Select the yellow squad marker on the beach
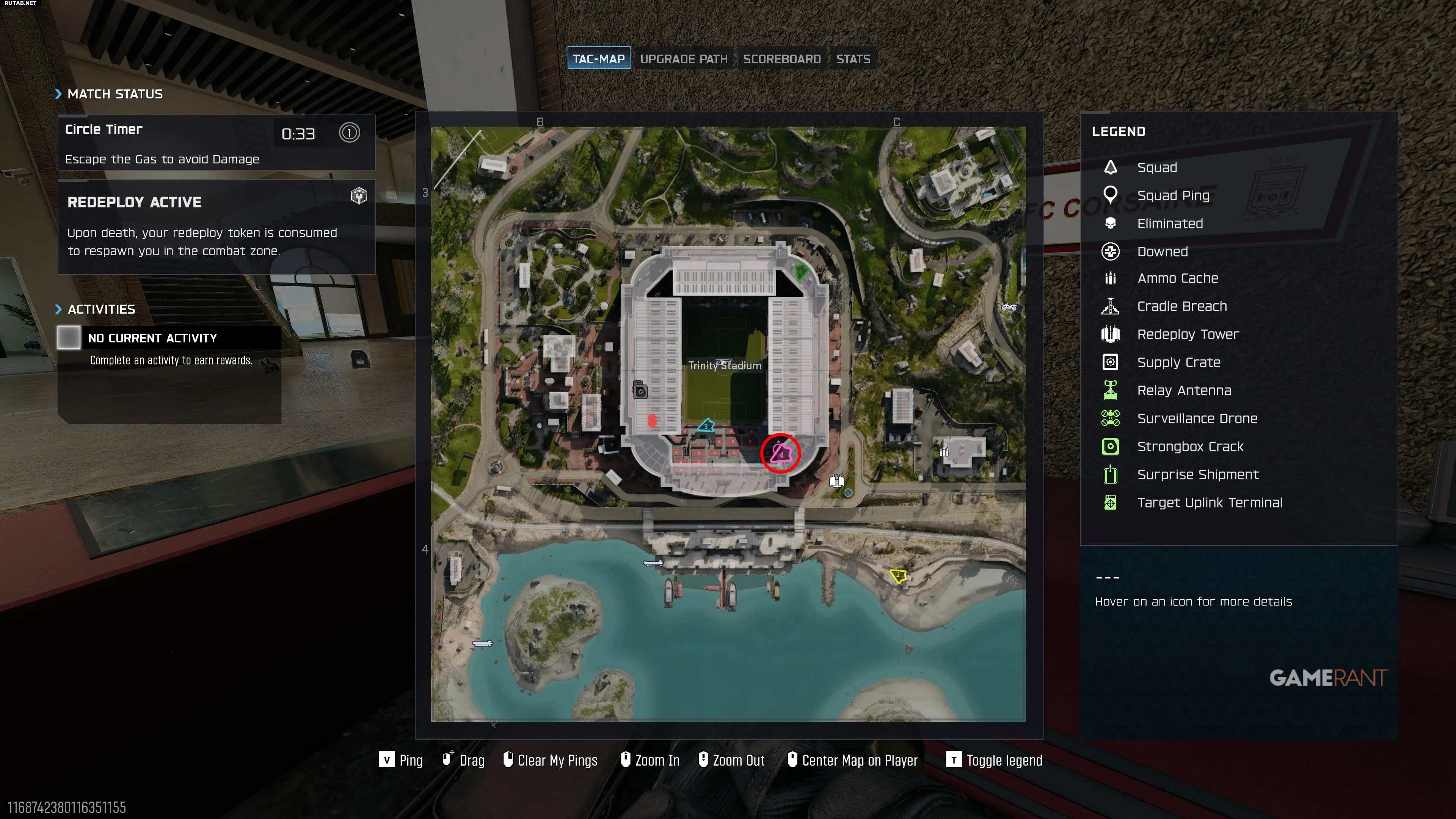 coord(897,576)
